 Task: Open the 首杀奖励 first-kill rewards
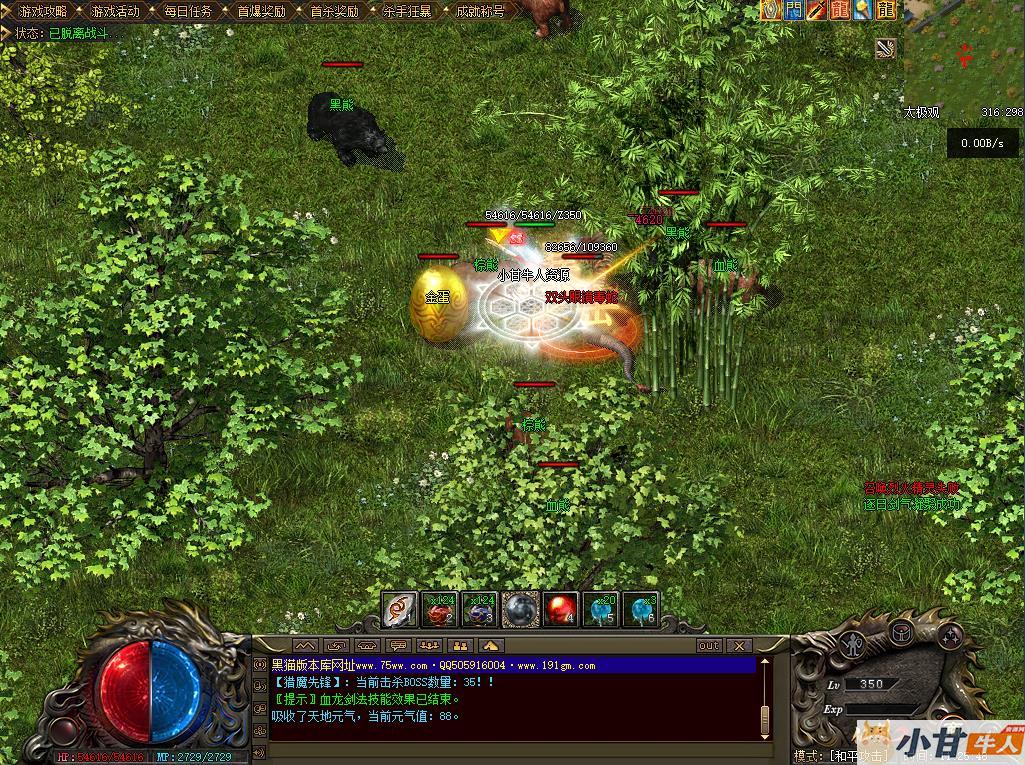pos(334,12)
